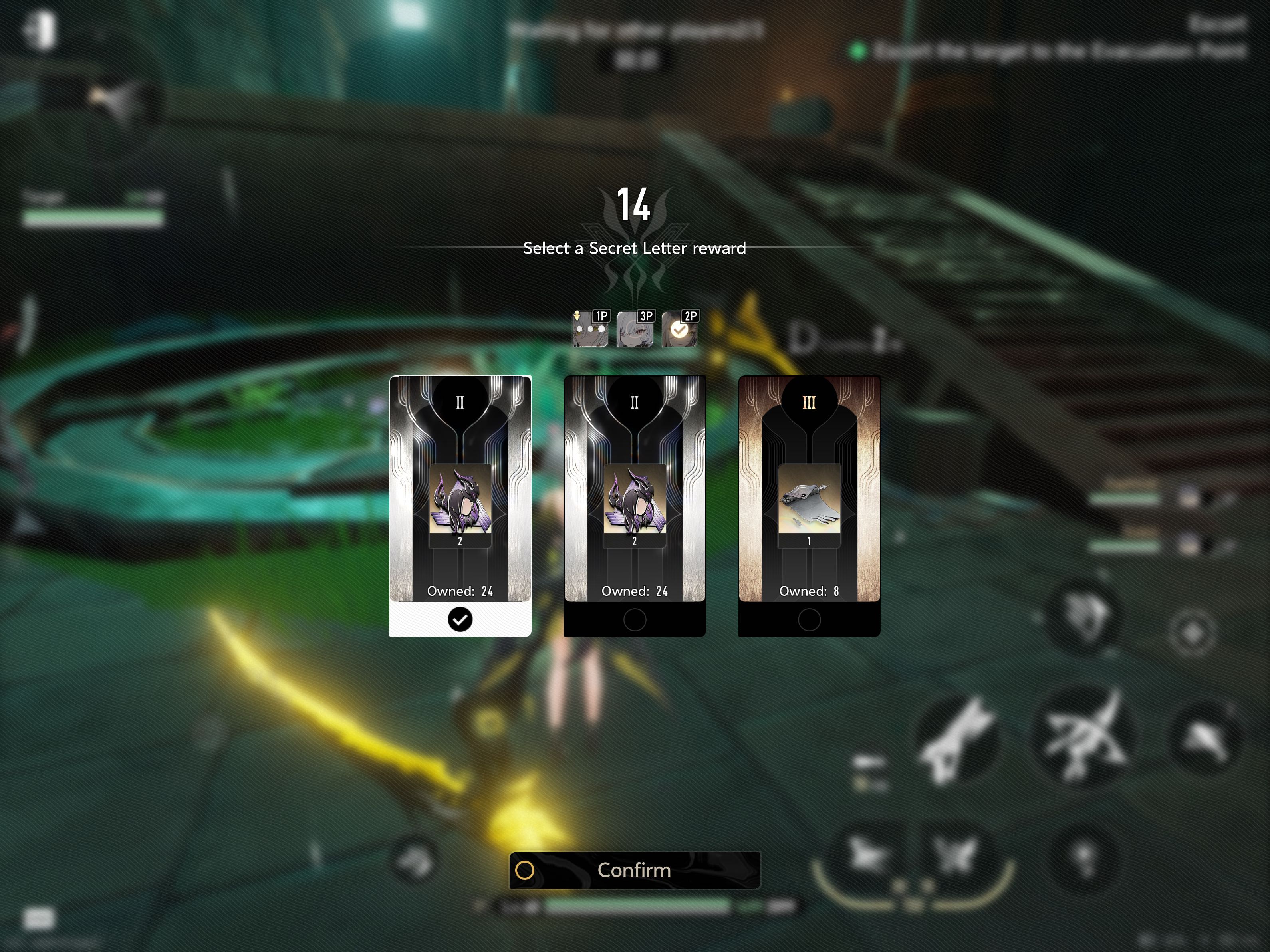The image size is (1270, 952).
Task: Click the 3P player portrait
Action: click(x=635, y=329)
